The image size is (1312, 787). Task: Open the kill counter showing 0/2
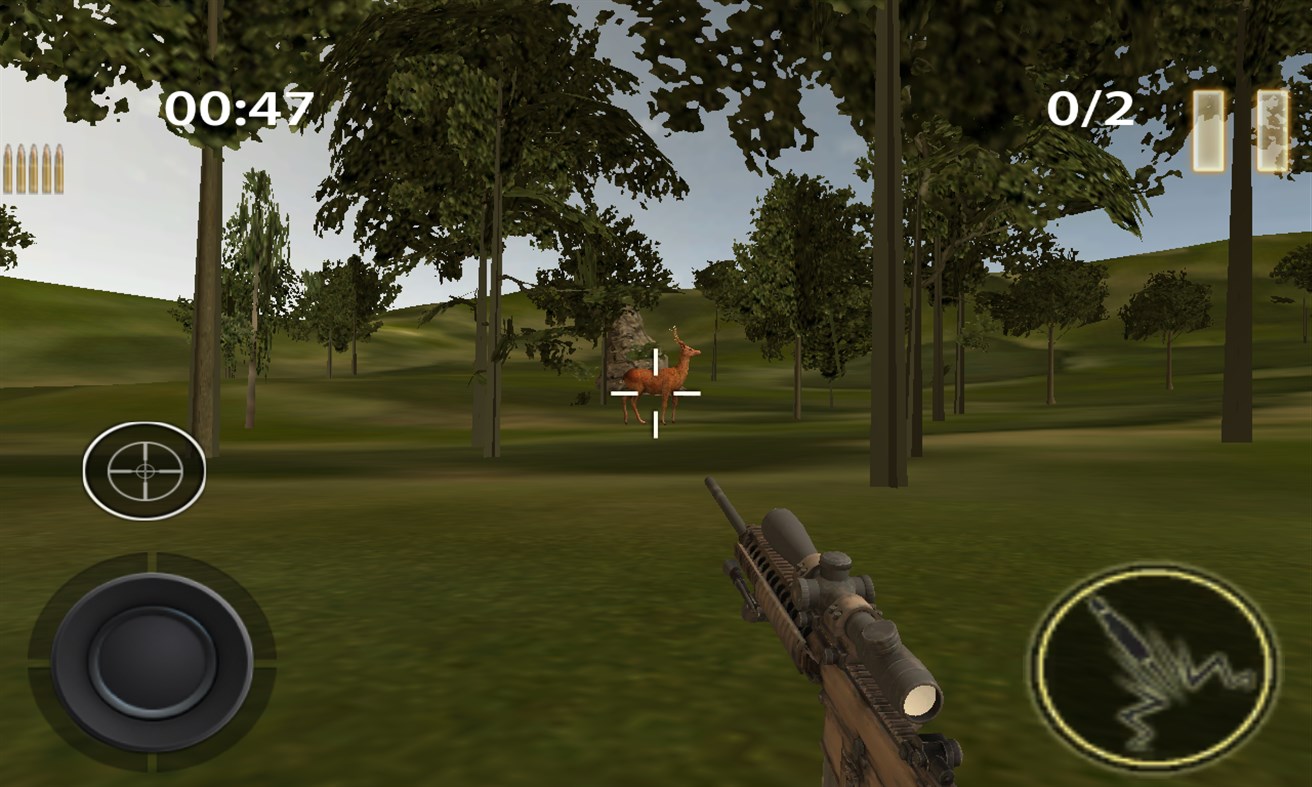(x=1092, y=108)
